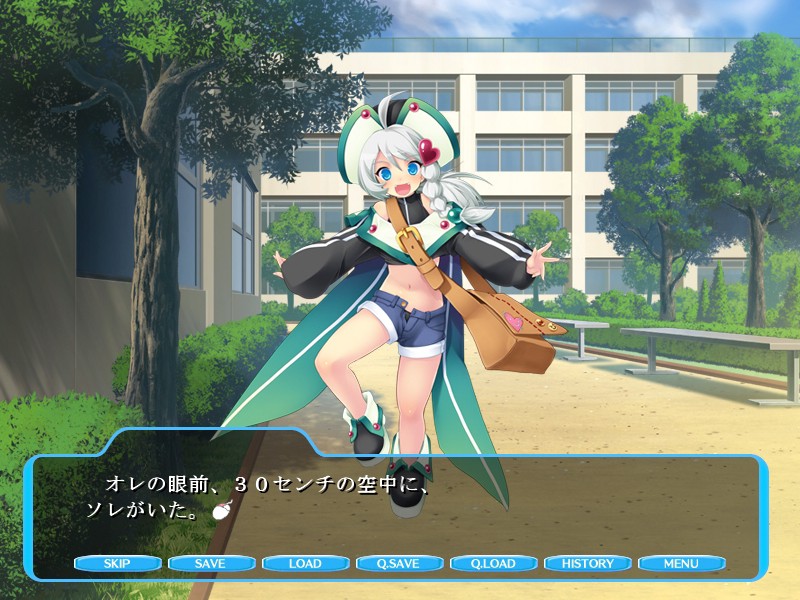The width and height of the screenshot is (800, 600).
Task: Quick load with Q.LOAD
Action: [493, 564]
